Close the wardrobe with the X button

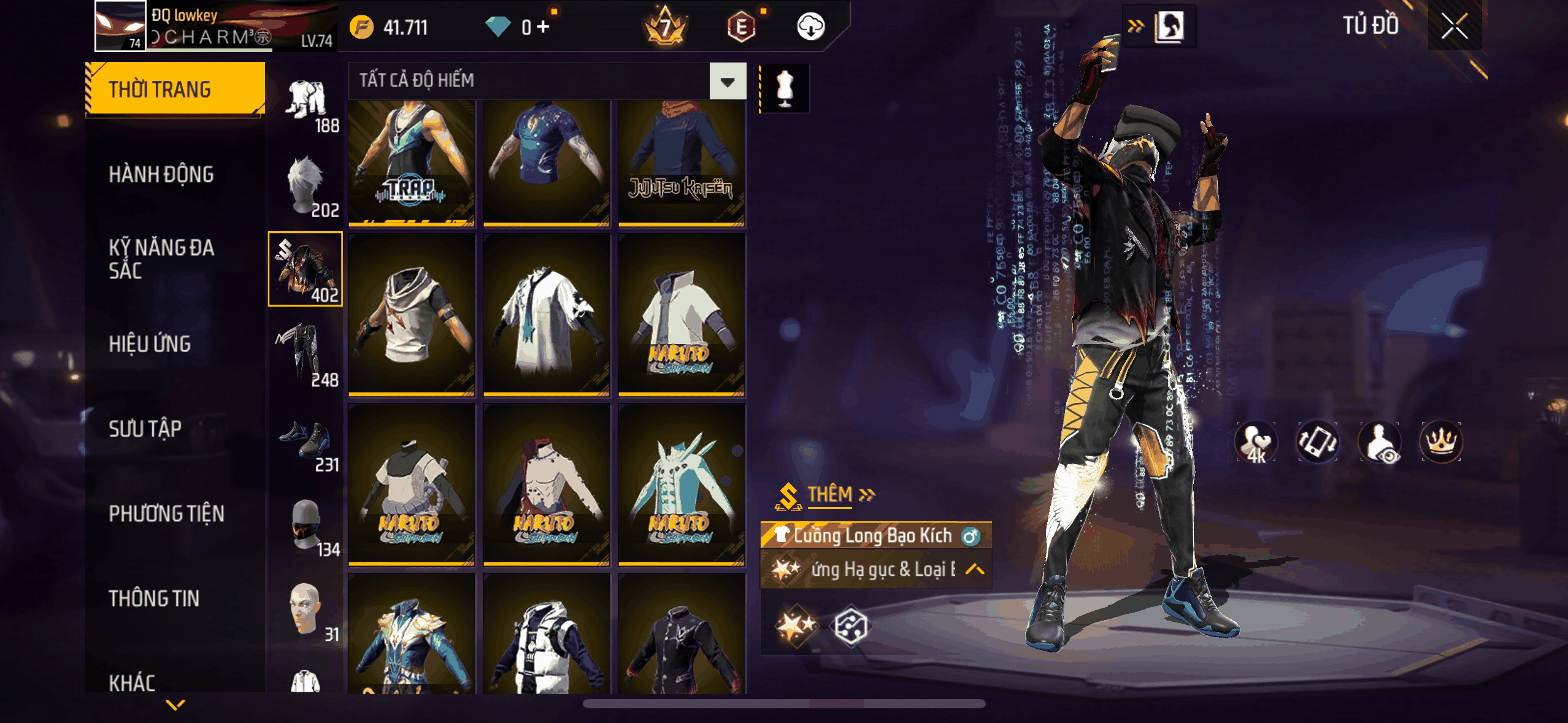click(x=1454, y=26)
